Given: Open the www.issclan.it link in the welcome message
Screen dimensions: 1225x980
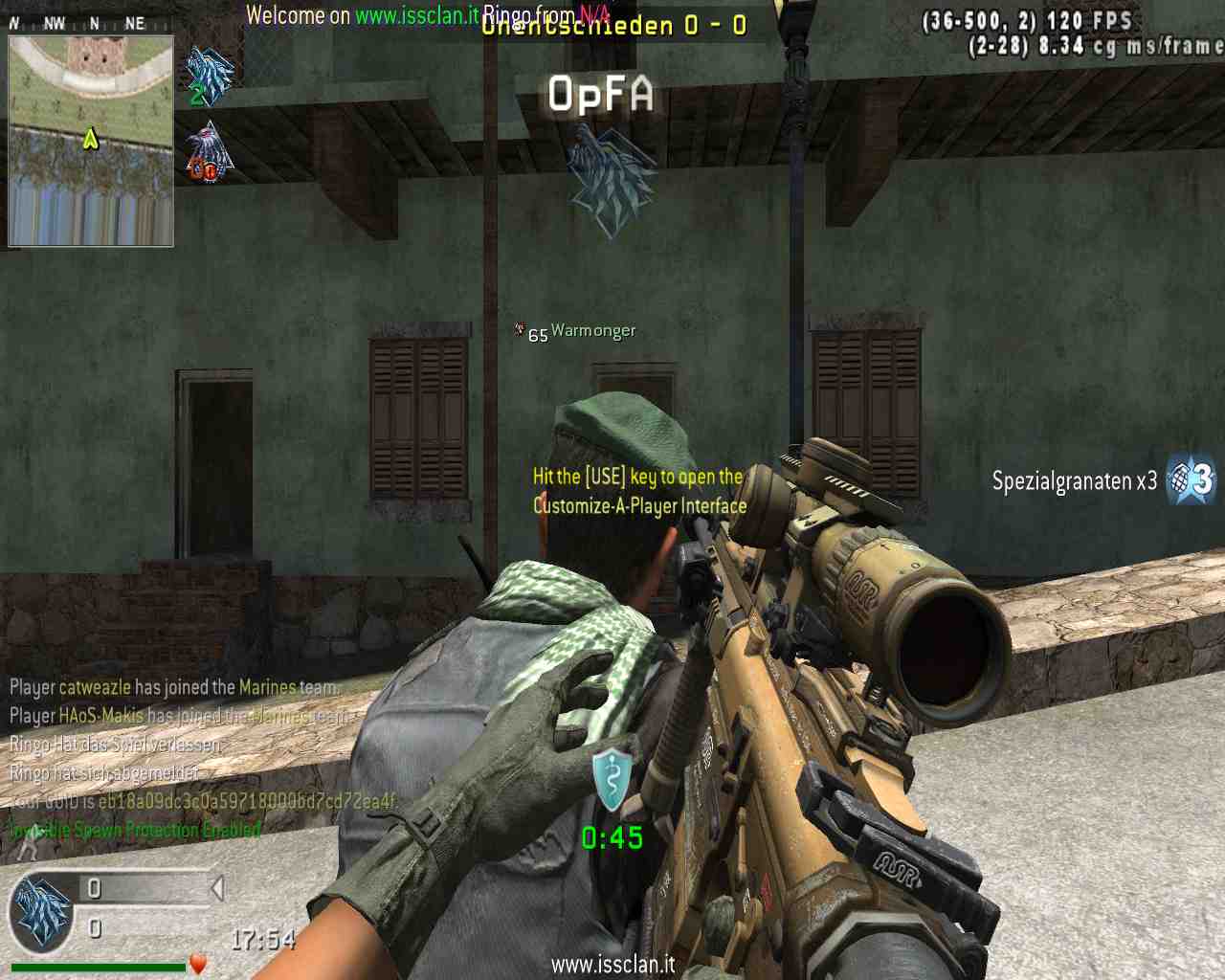Looking at the screenshot, I should 416,14.
